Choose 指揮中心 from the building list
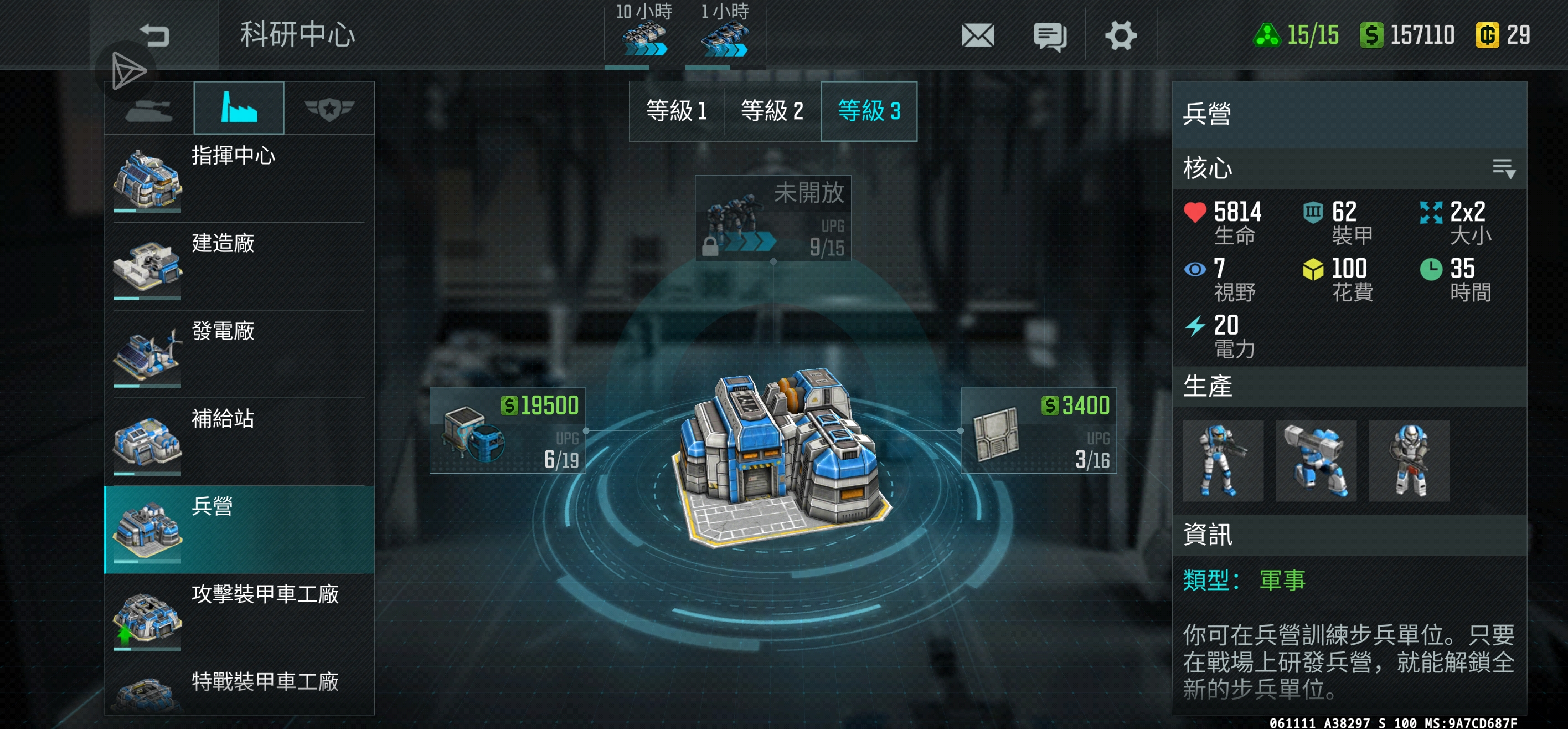1568x729 pixels. click(x=239, y=178)
